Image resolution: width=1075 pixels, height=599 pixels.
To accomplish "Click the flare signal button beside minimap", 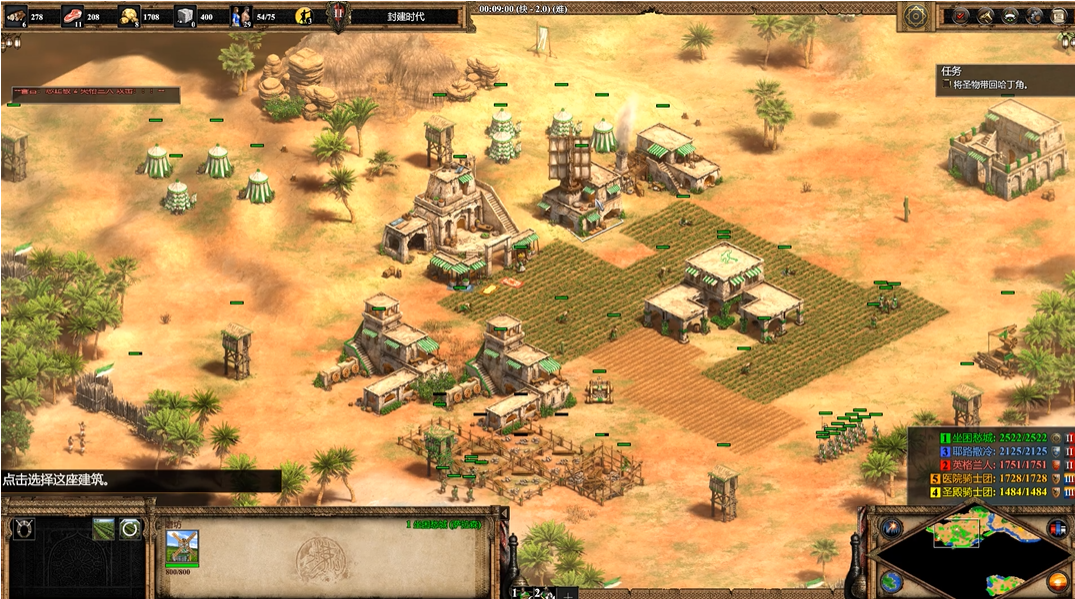I will coord(892,528).
